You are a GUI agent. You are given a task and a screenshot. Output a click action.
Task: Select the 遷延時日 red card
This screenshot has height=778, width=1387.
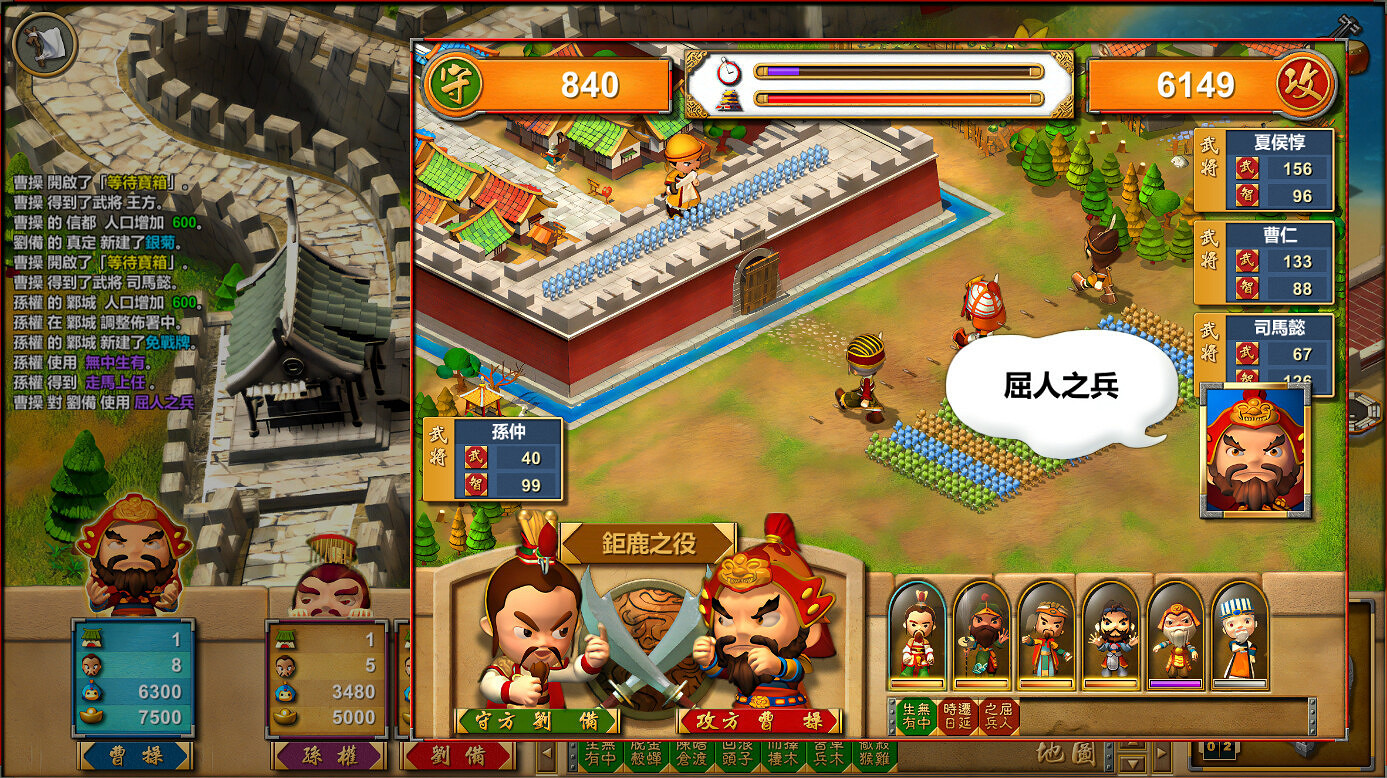point(957,715)
